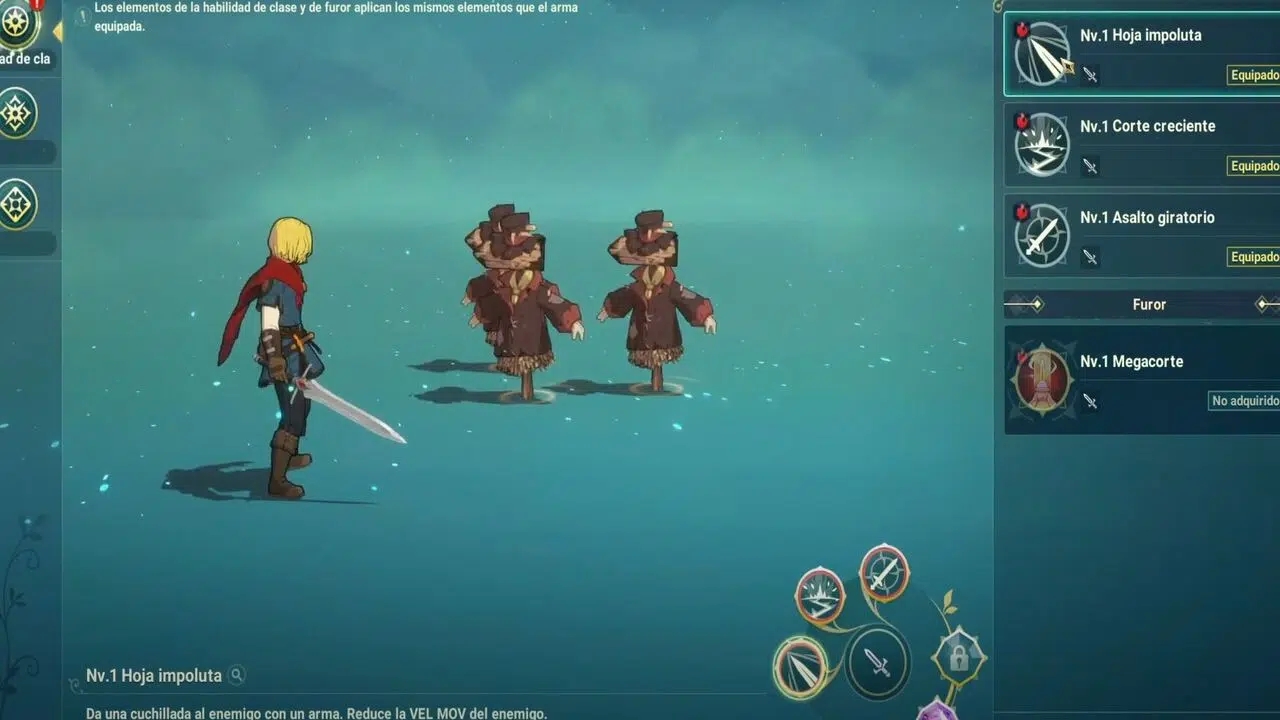The height and width of the screenshot is (720, 1280).
Task: Open the Nv.1 Megacorte furor skill
Action: click(1141, 380)
